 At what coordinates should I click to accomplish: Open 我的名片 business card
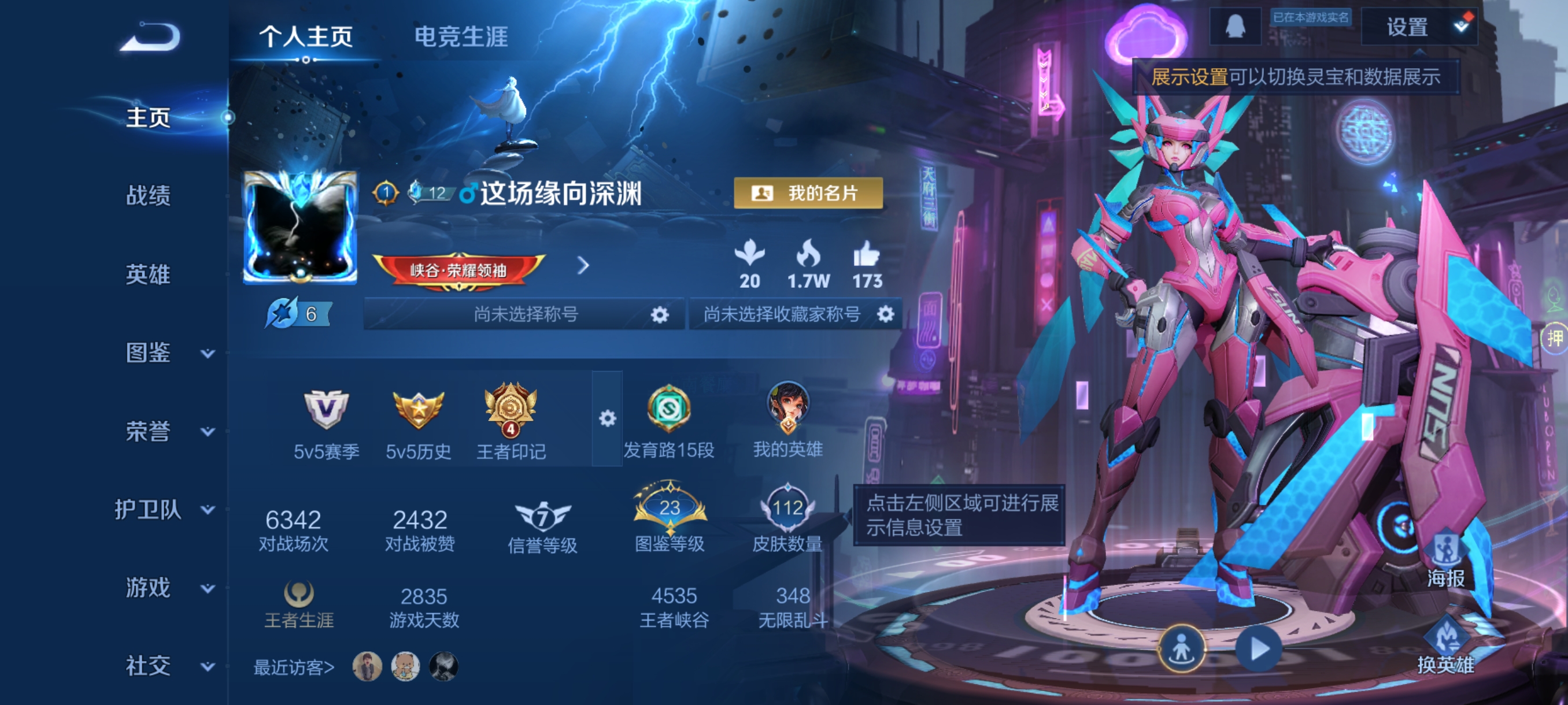pos(808,194)
